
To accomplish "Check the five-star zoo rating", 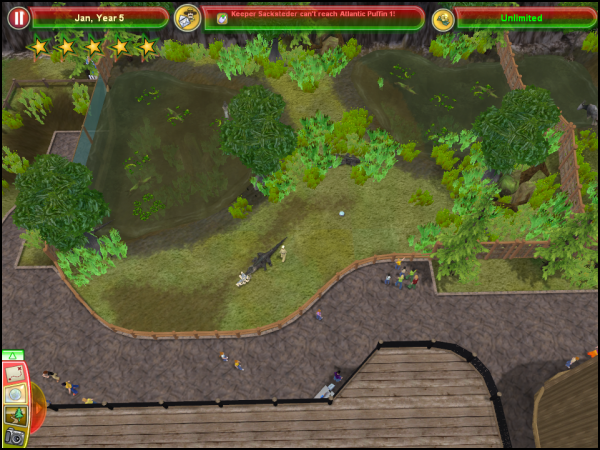I will [x=92, y=47].
